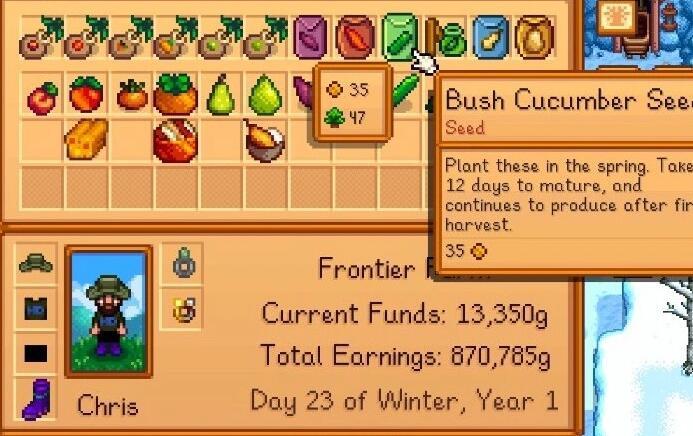Select the dark blue shirt slot
The width and height of the screenshot is (693, 436).
click(35, 309)
